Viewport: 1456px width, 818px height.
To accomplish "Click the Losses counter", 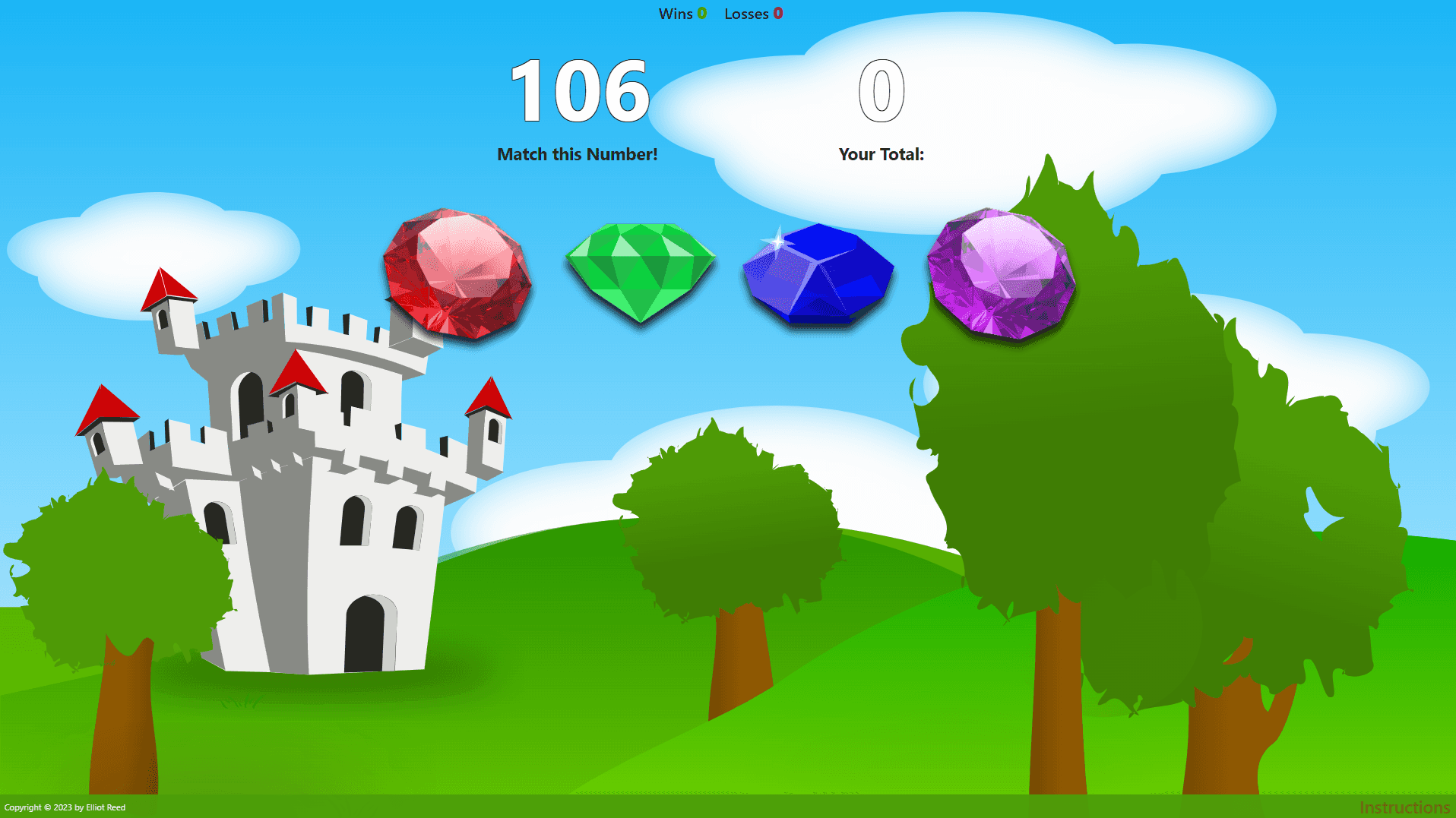I will (753, 14).
